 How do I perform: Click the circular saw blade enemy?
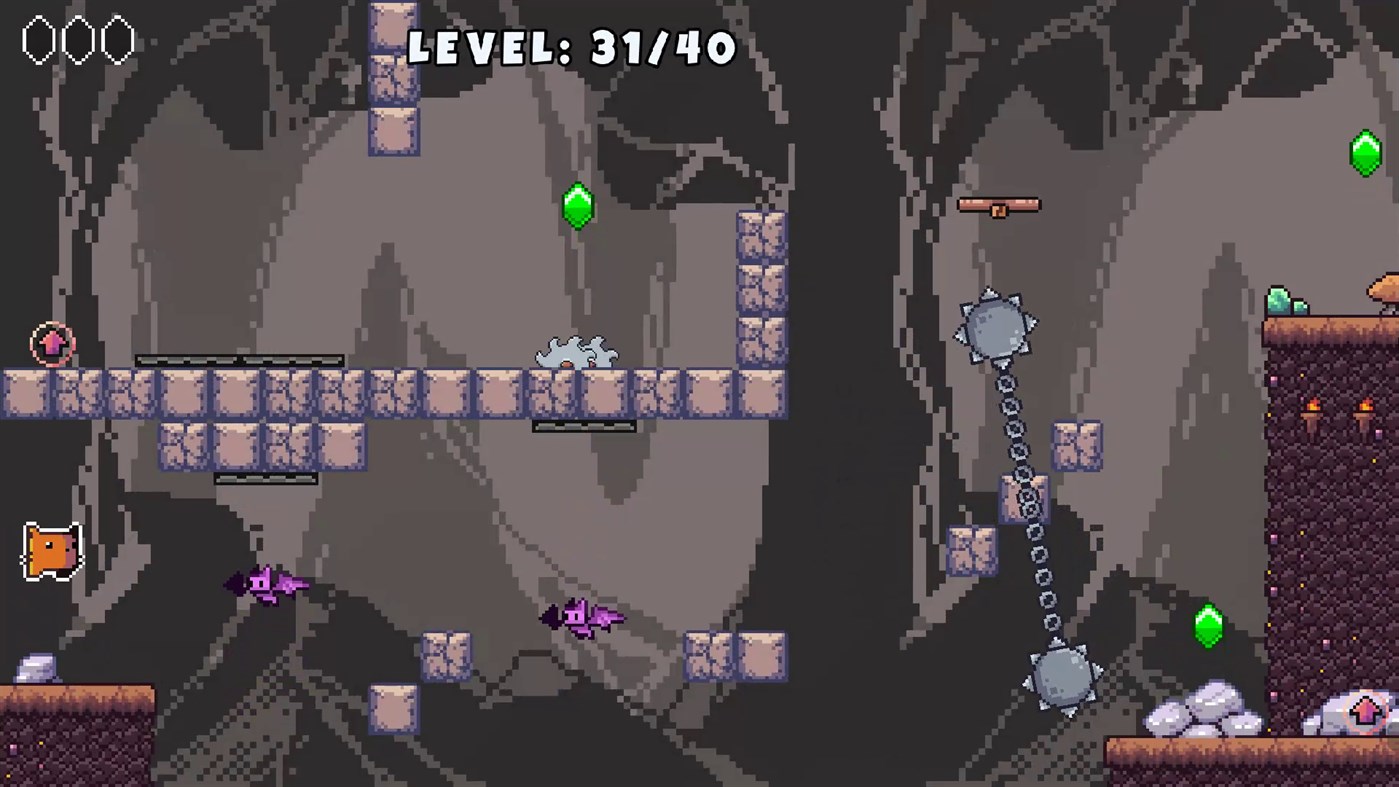[575, 352]
